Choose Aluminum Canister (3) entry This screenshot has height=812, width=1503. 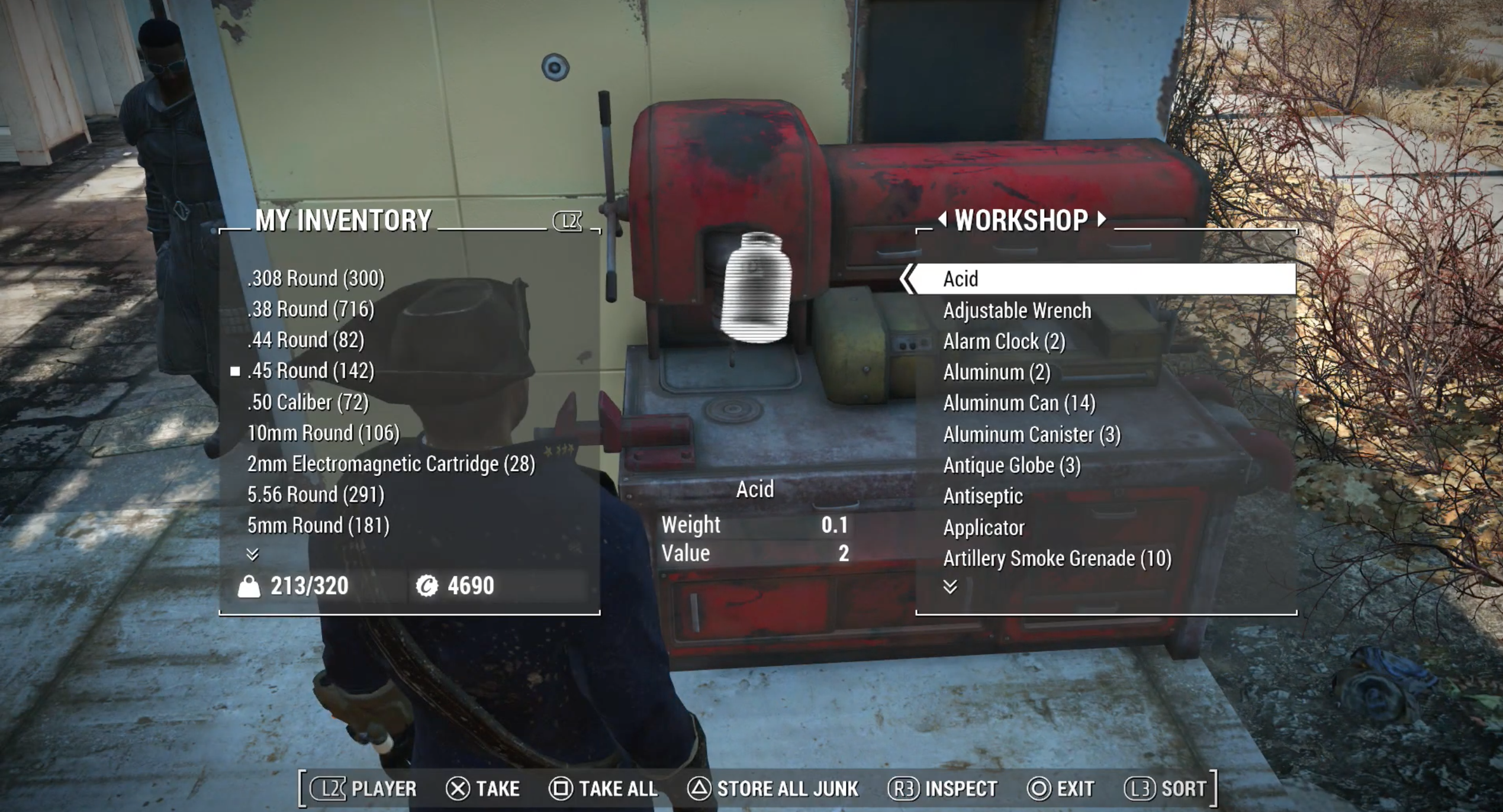tap(1031, 434)
